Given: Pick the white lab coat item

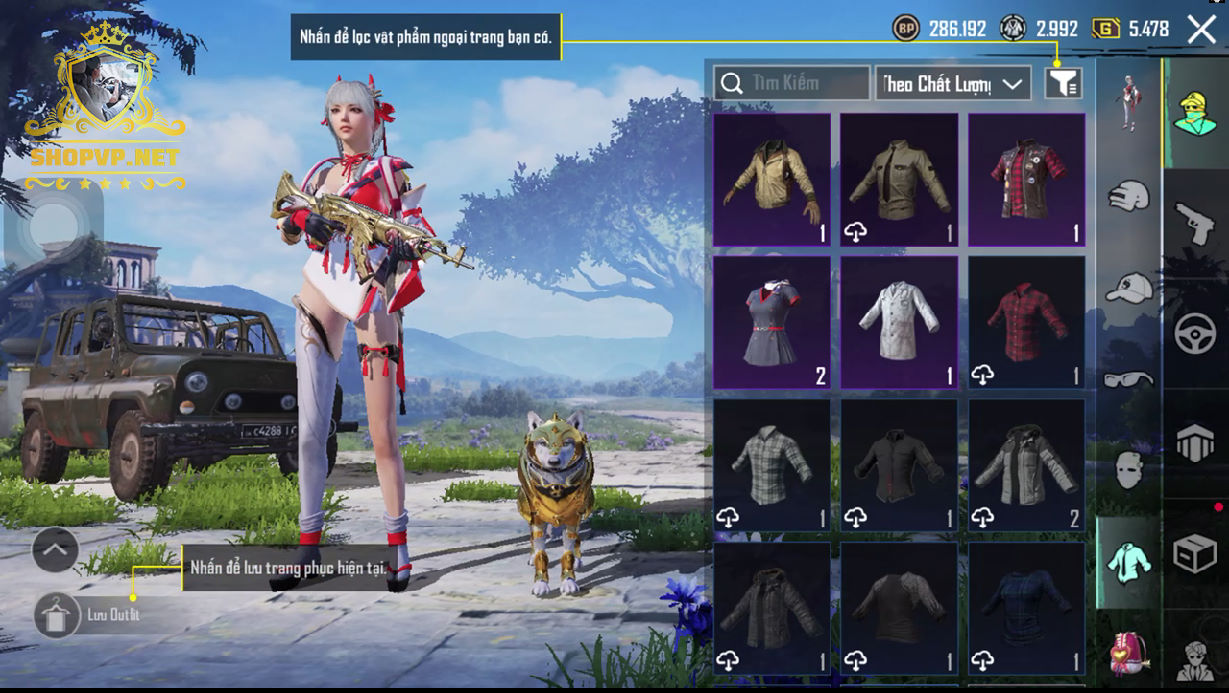Looking at the screenshot, I should 899,322.
